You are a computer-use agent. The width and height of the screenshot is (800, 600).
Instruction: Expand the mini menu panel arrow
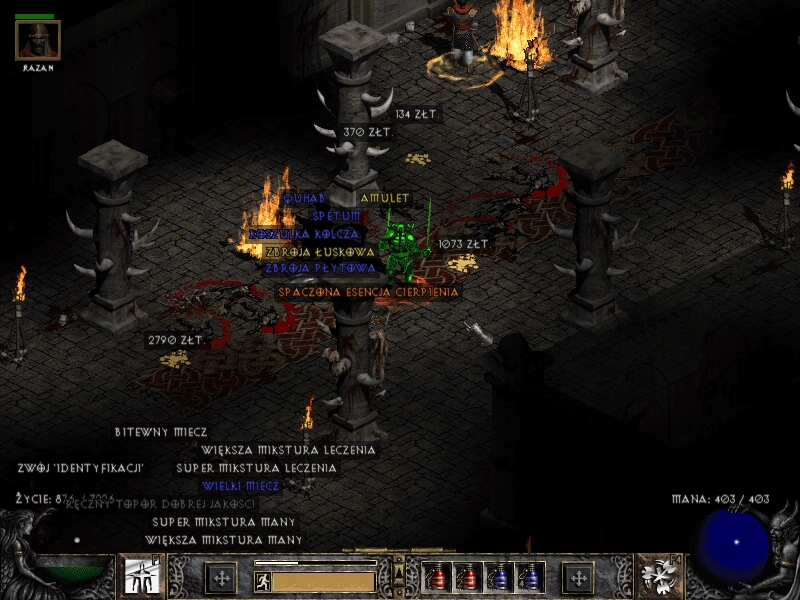[x=399, y=570]
